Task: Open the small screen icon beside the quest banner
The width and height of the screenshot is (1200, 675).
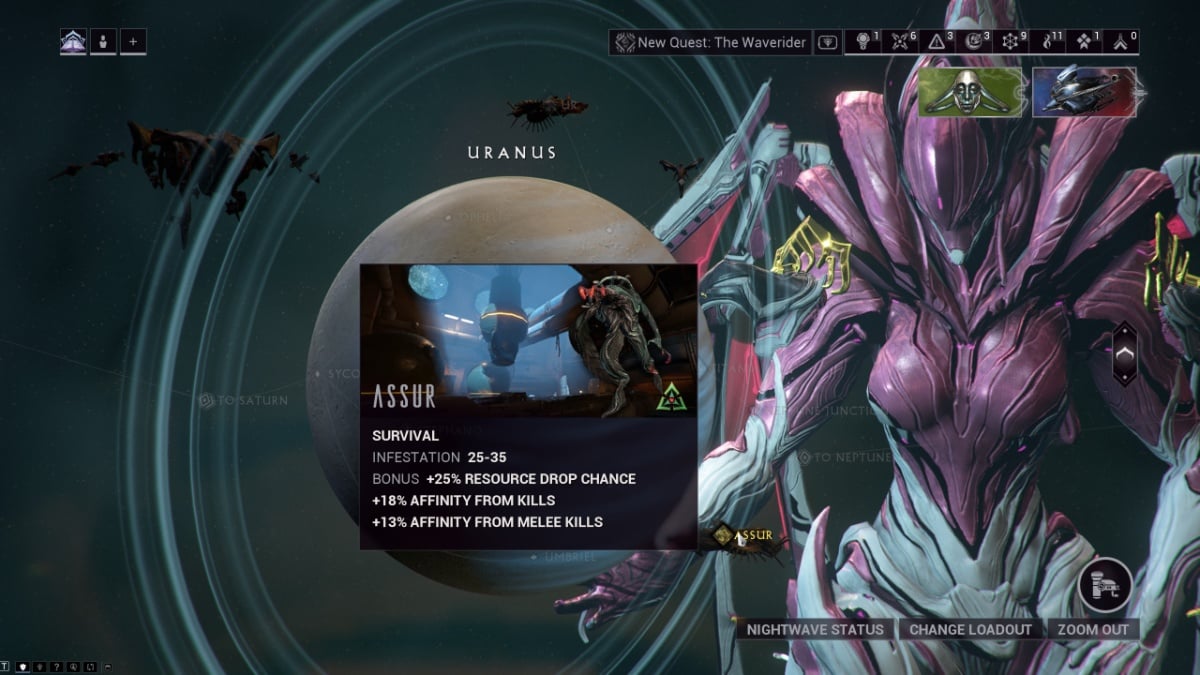Action: (x=827, y=42)
